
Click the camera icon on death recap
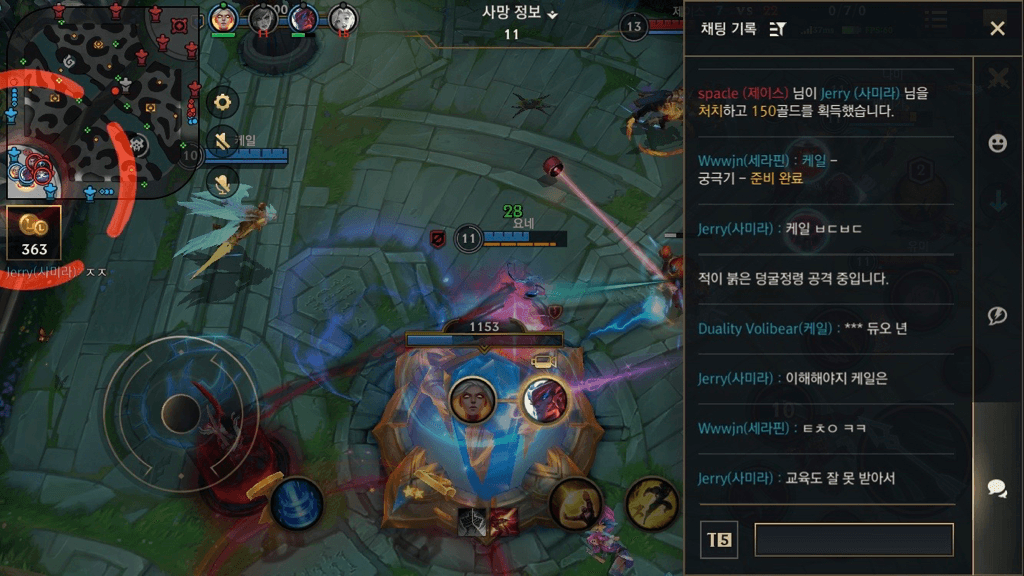click(x=543, y=361)
